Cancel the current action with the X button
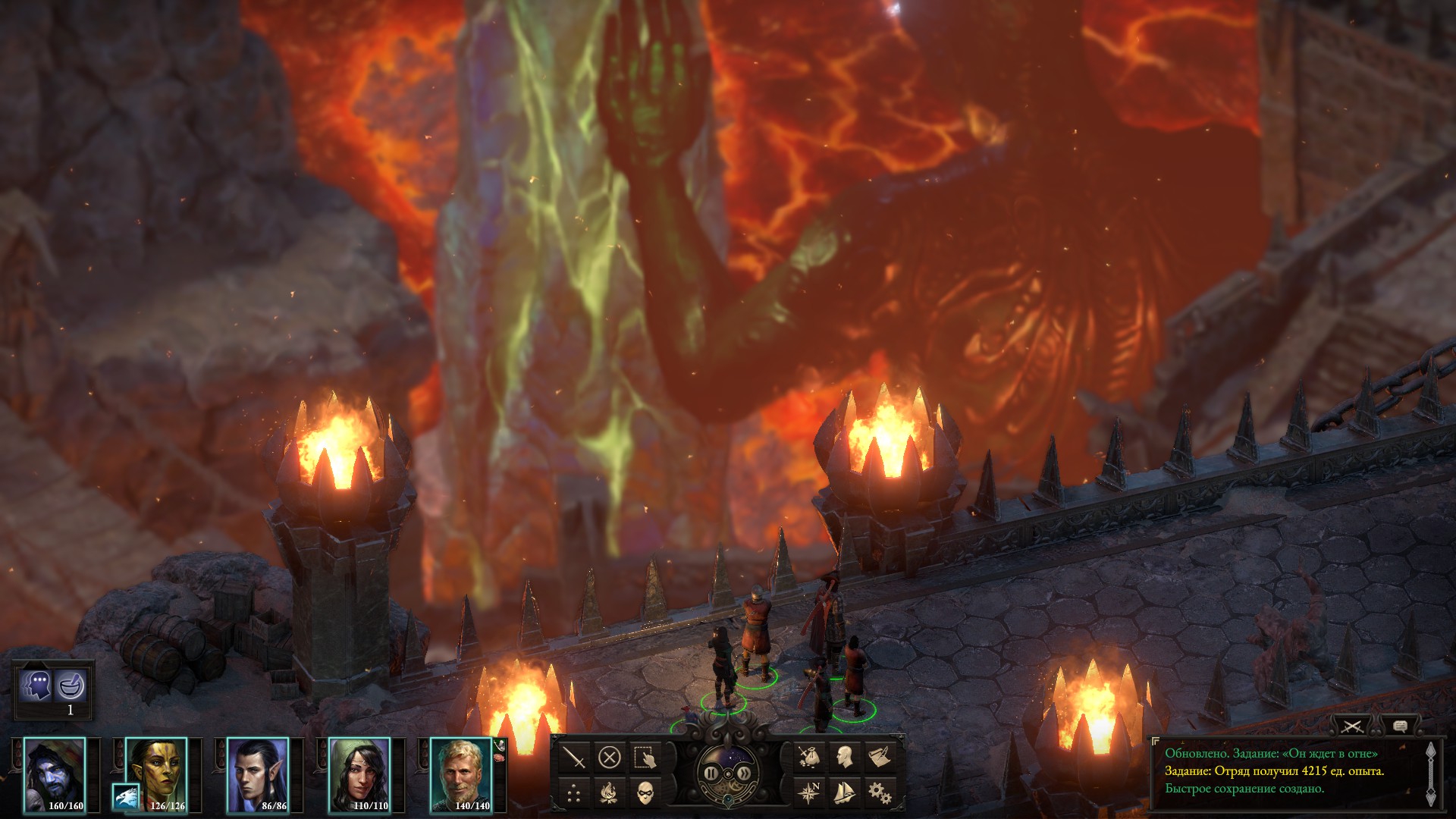The width and height of the screenshot is (1456, 819). coord(610,757)
